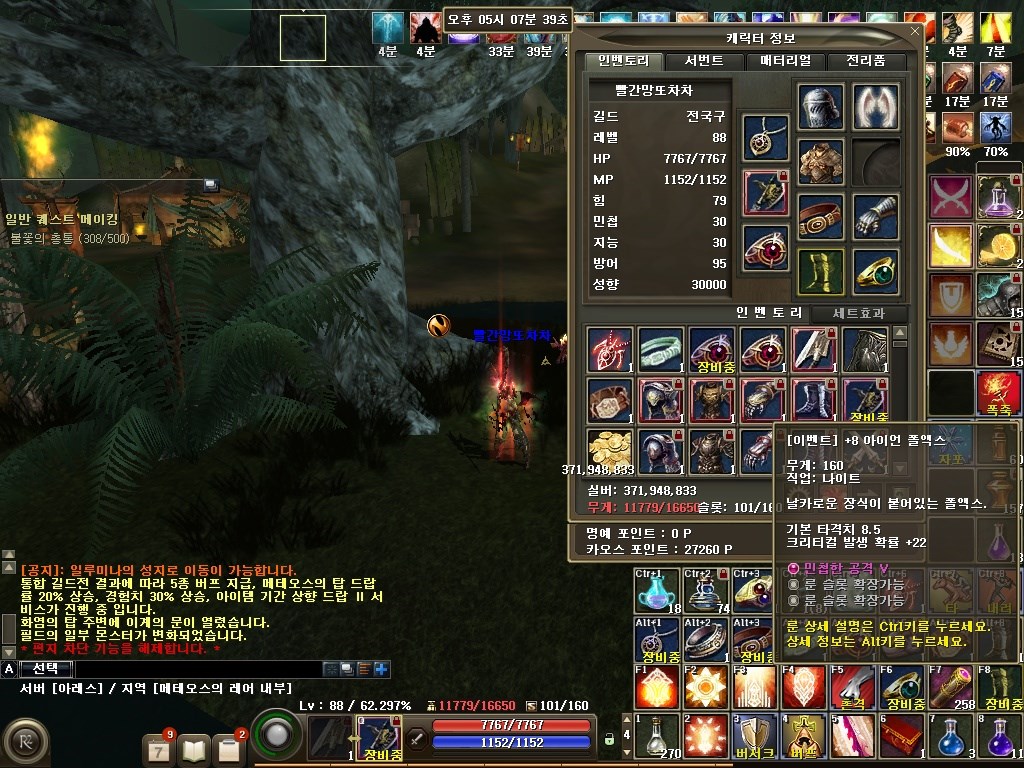Choose the equipped gauntlet slot
Screen dimensions: 1024x768
coord(876,217)
